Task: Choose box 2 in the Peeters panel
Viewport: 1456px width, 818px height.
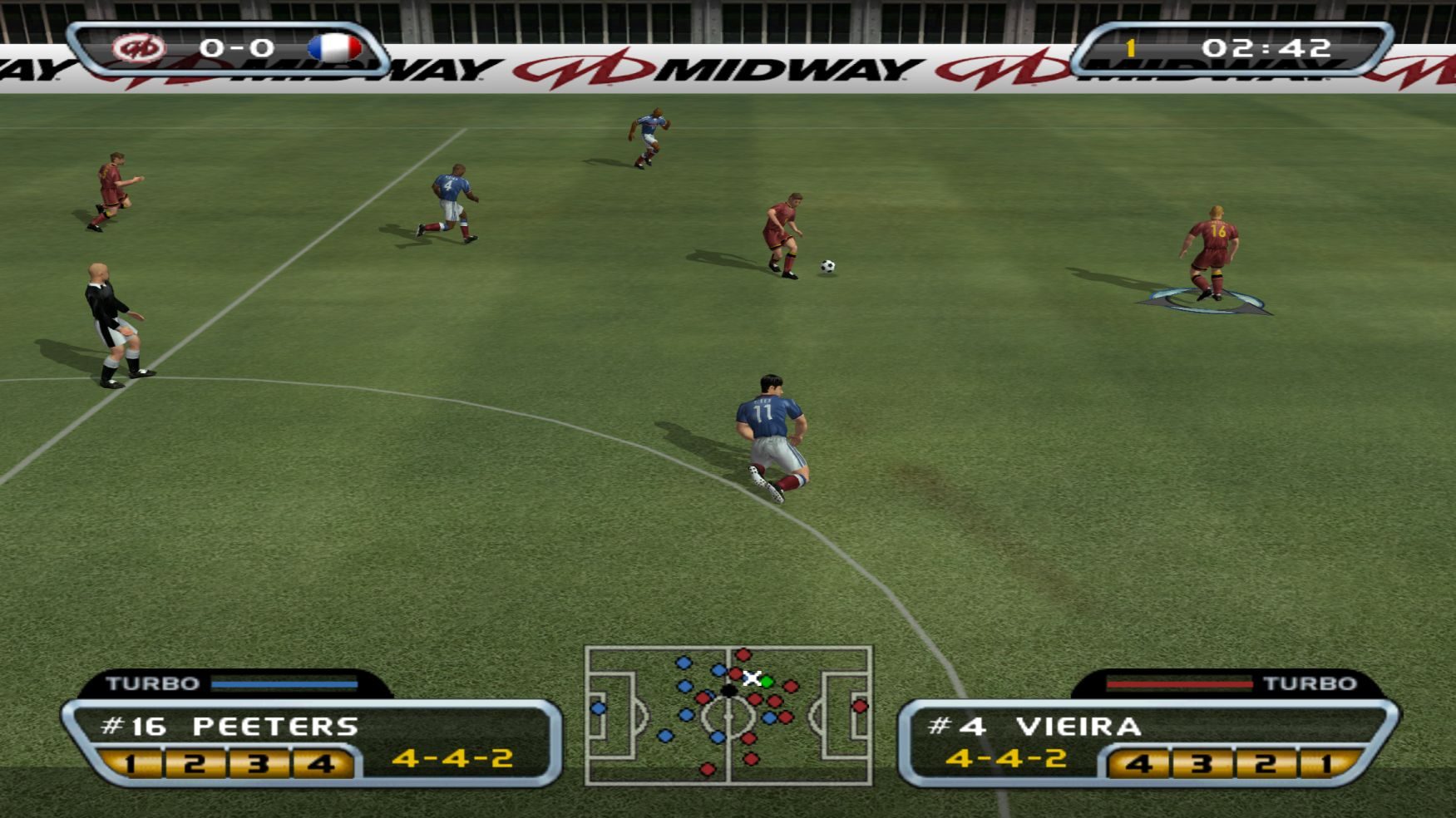Action: tap(195, 763)
